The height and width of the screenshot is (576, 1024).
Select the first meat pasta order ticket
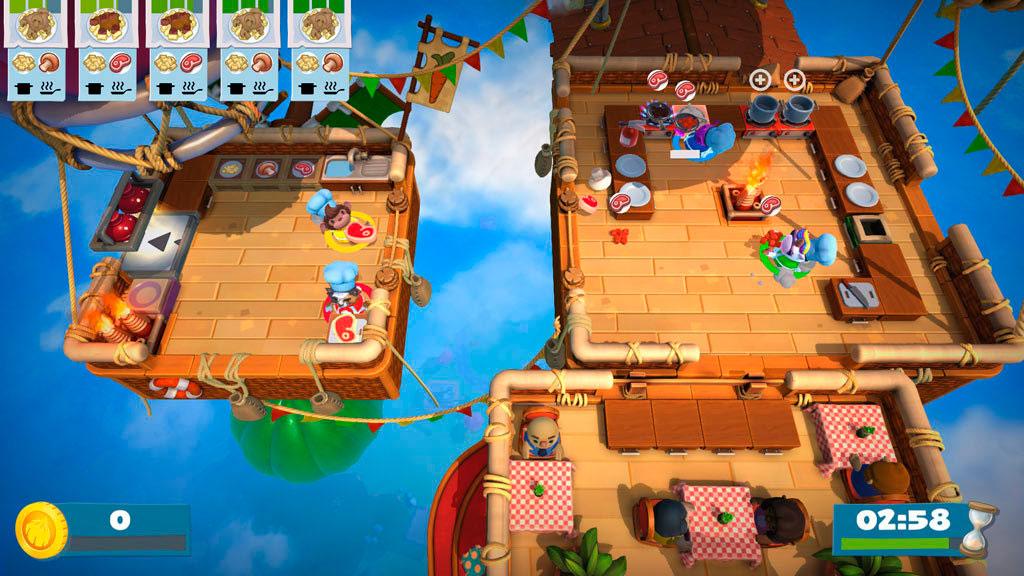pos(108,48)
